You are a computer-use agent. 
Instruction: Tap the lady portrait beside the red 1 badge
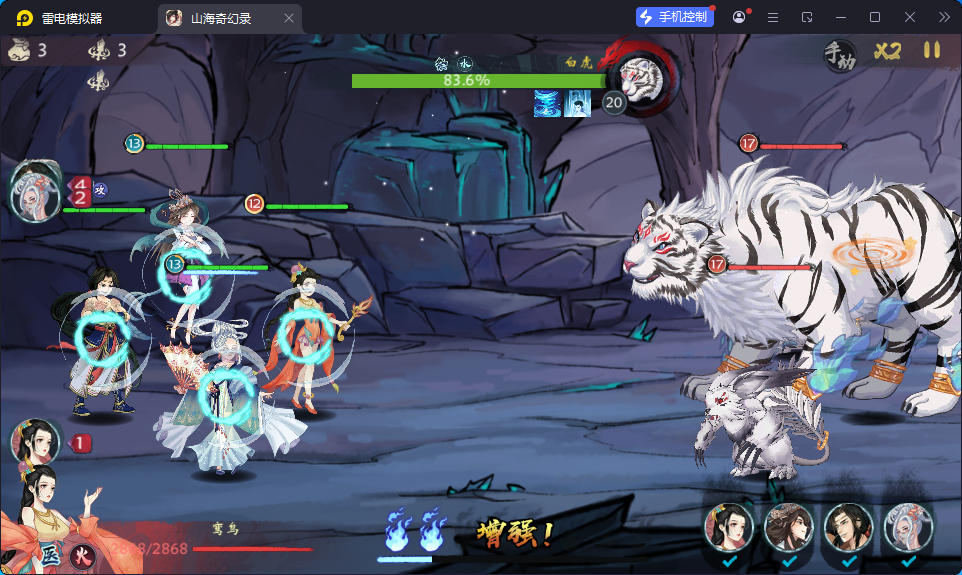(x=33, y=441)
